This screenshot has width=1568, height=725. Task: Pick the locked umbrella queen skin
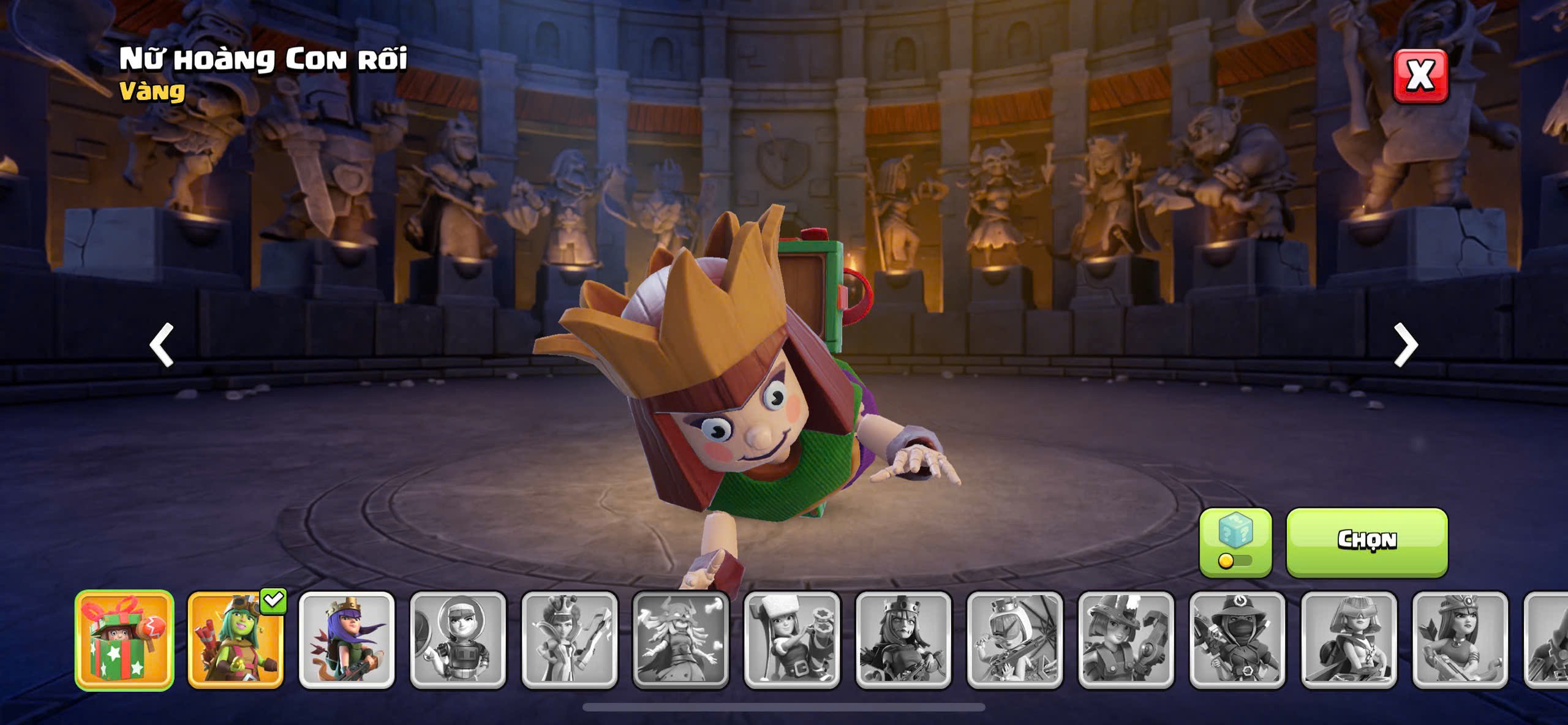click(1015, 640)
